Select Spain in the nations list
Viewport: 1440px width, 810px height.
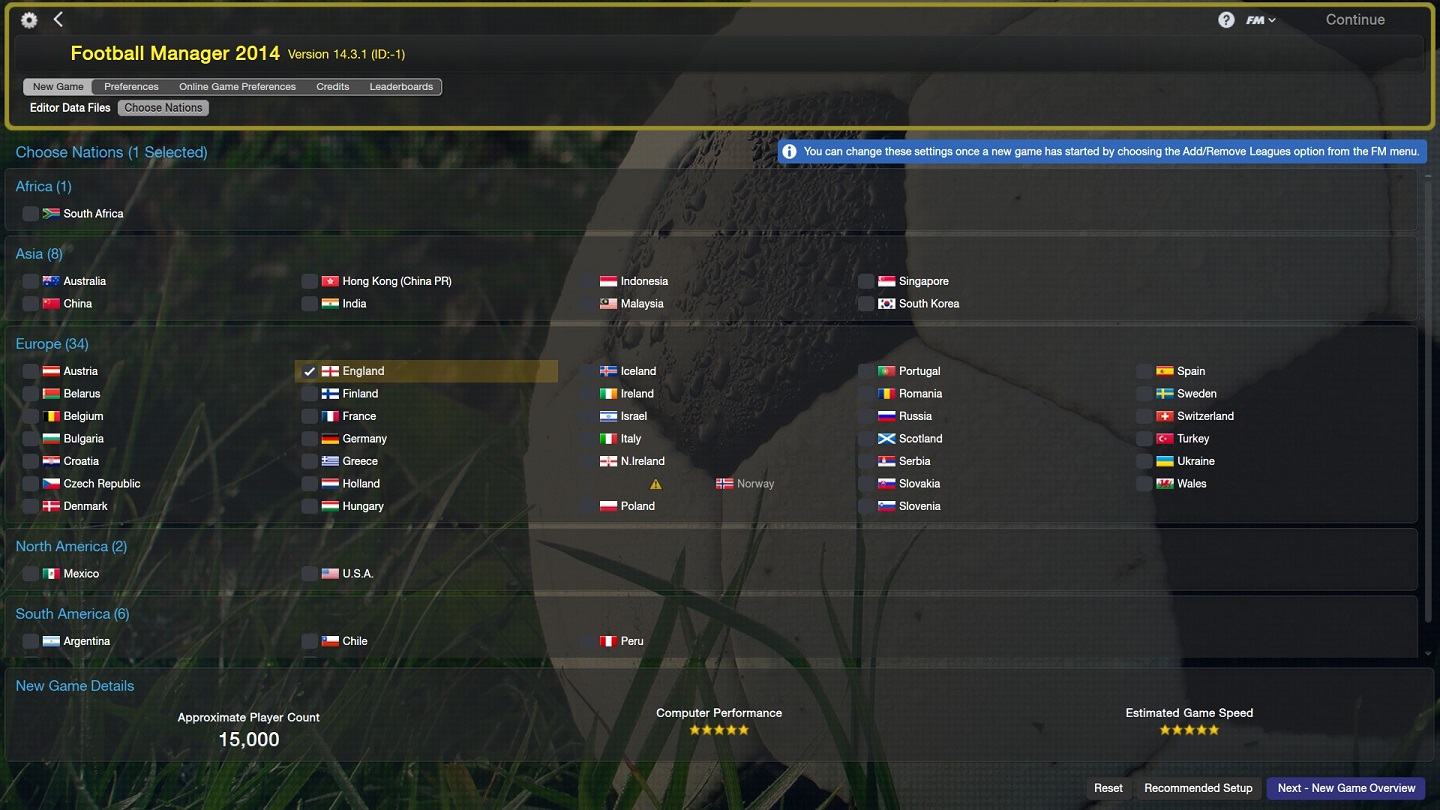(1144, 371)
